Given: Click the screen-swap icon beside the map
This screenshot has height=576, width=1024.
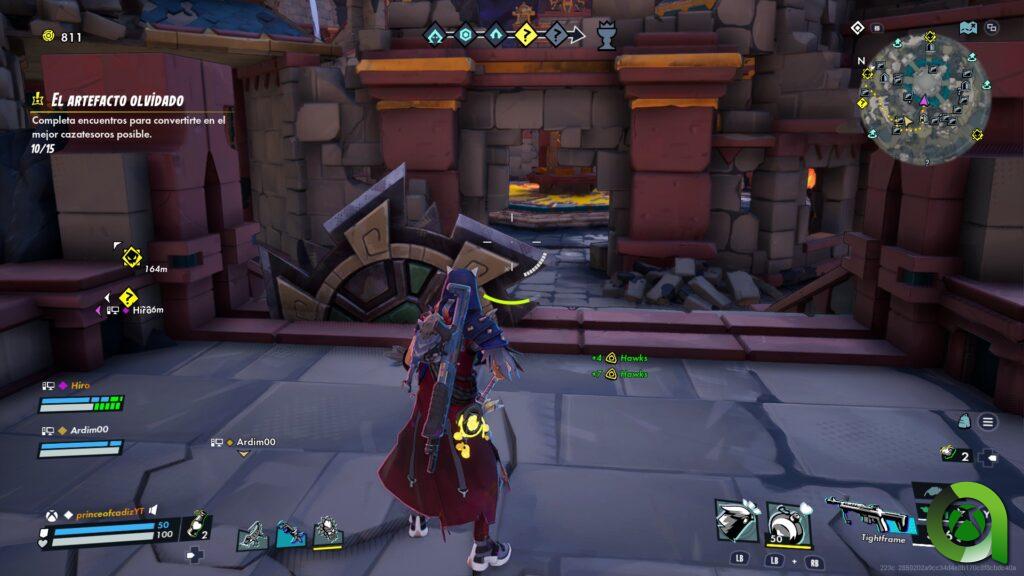Looking at the screenshot, I should 991,28.
